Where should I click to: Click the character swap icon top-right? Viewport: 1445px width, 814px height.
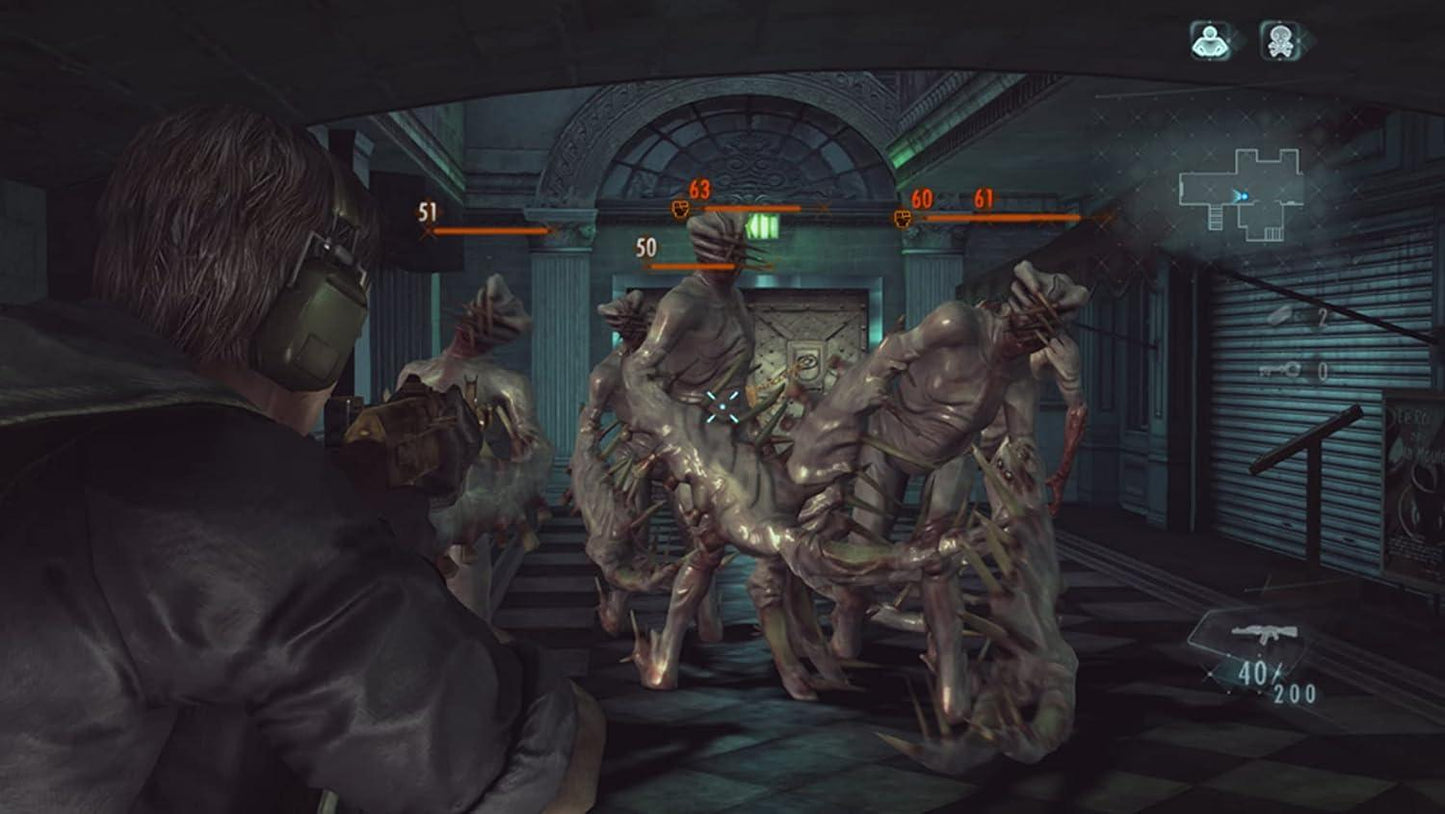point(1211,39)
